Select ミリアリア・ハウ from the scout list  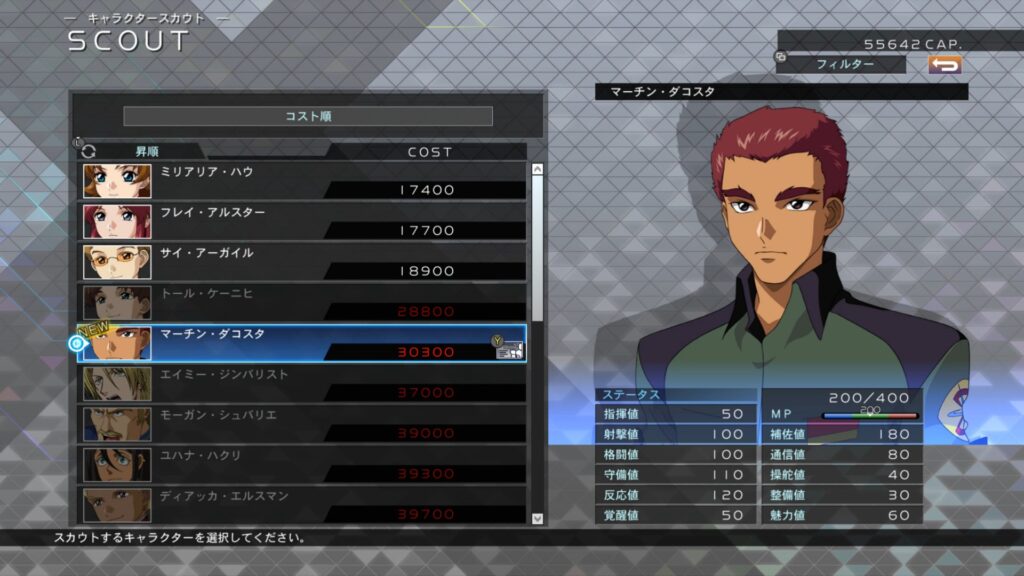tap(303, 181)
